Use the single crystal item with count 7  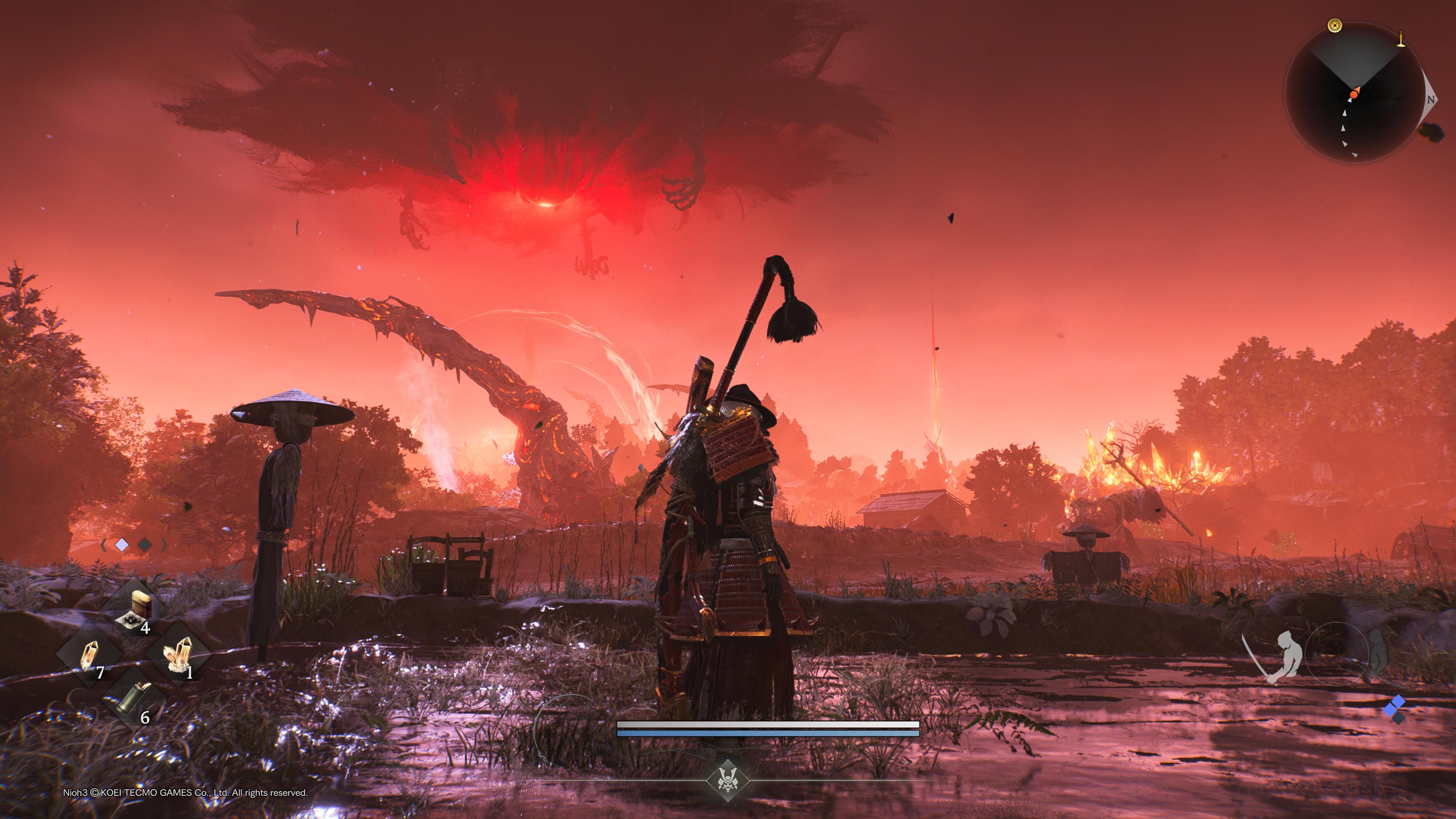(x=90, y=656)
